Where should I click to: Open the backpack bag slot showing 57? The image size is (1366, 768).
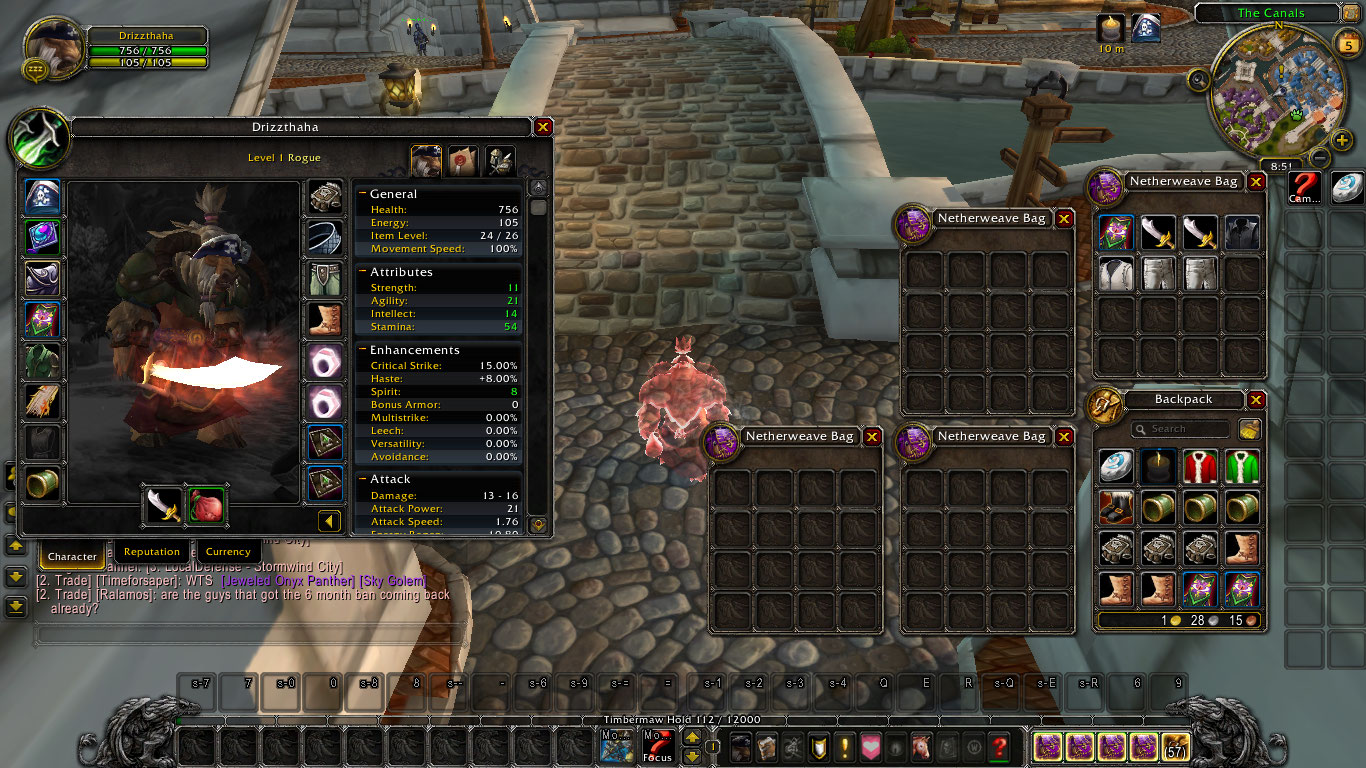pos(1175,747)
